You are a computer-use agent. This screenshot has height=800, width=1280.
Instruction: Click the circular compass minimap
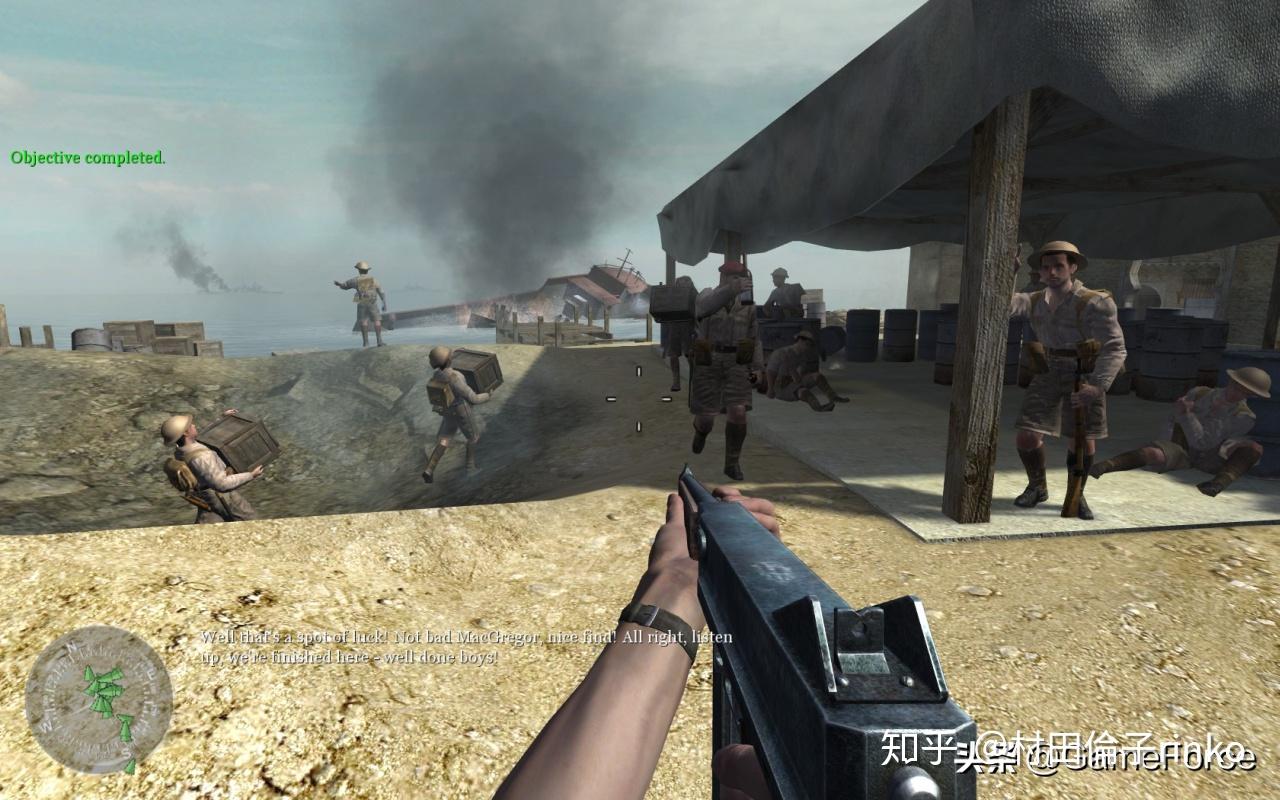click(x=99, y=699)
